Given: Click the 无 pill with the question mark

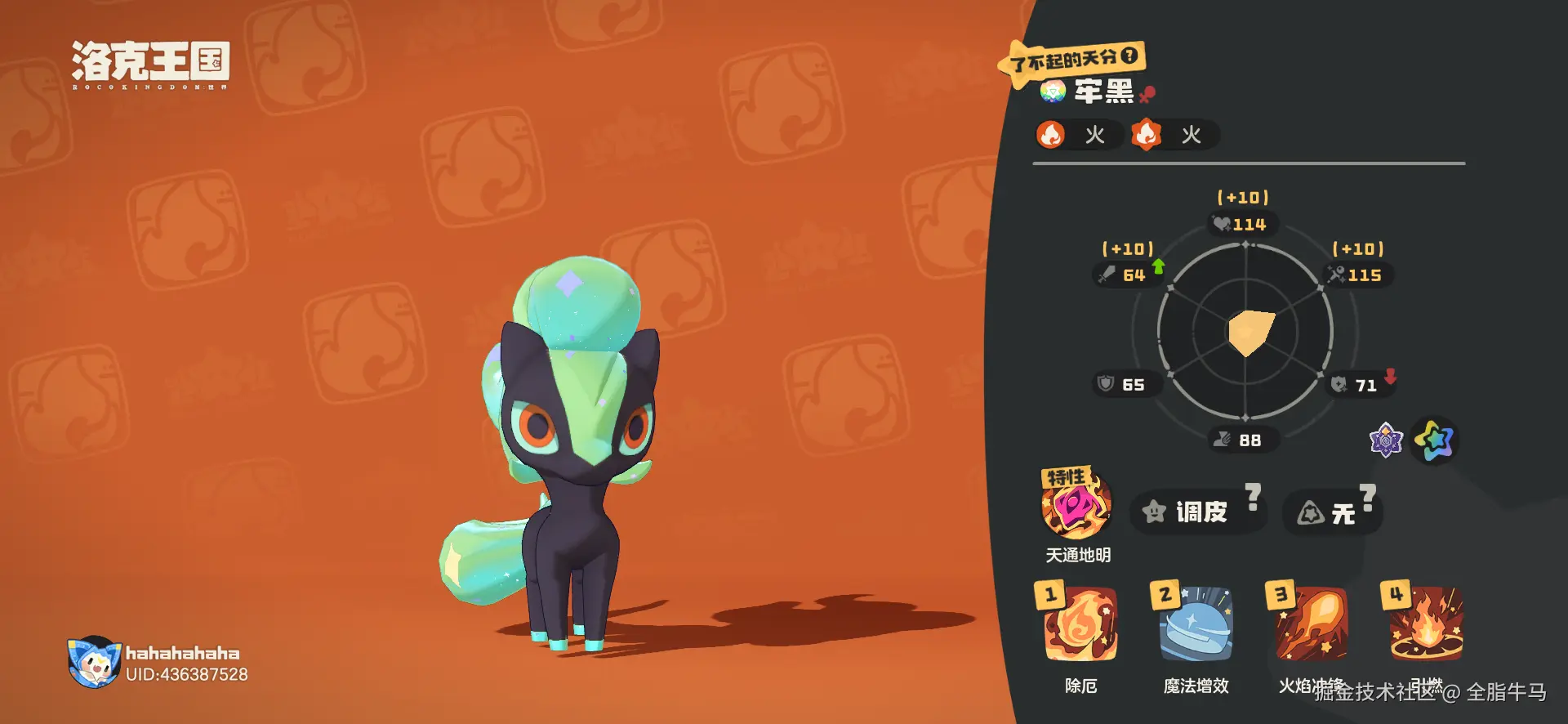Looking at the screenshot, I should [1333, 512].
